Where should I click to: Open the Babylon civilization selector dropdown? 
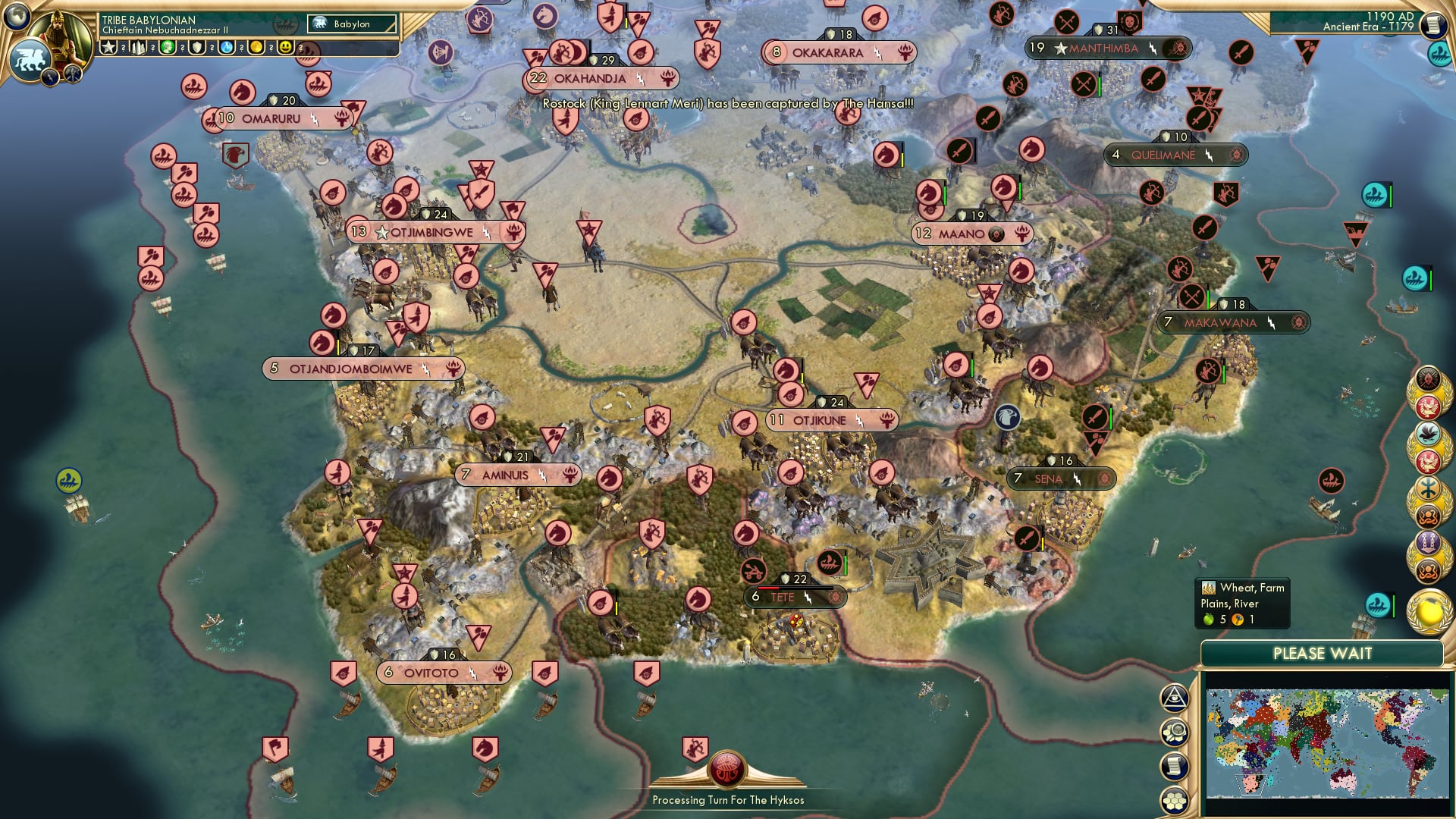coord(353,24)
